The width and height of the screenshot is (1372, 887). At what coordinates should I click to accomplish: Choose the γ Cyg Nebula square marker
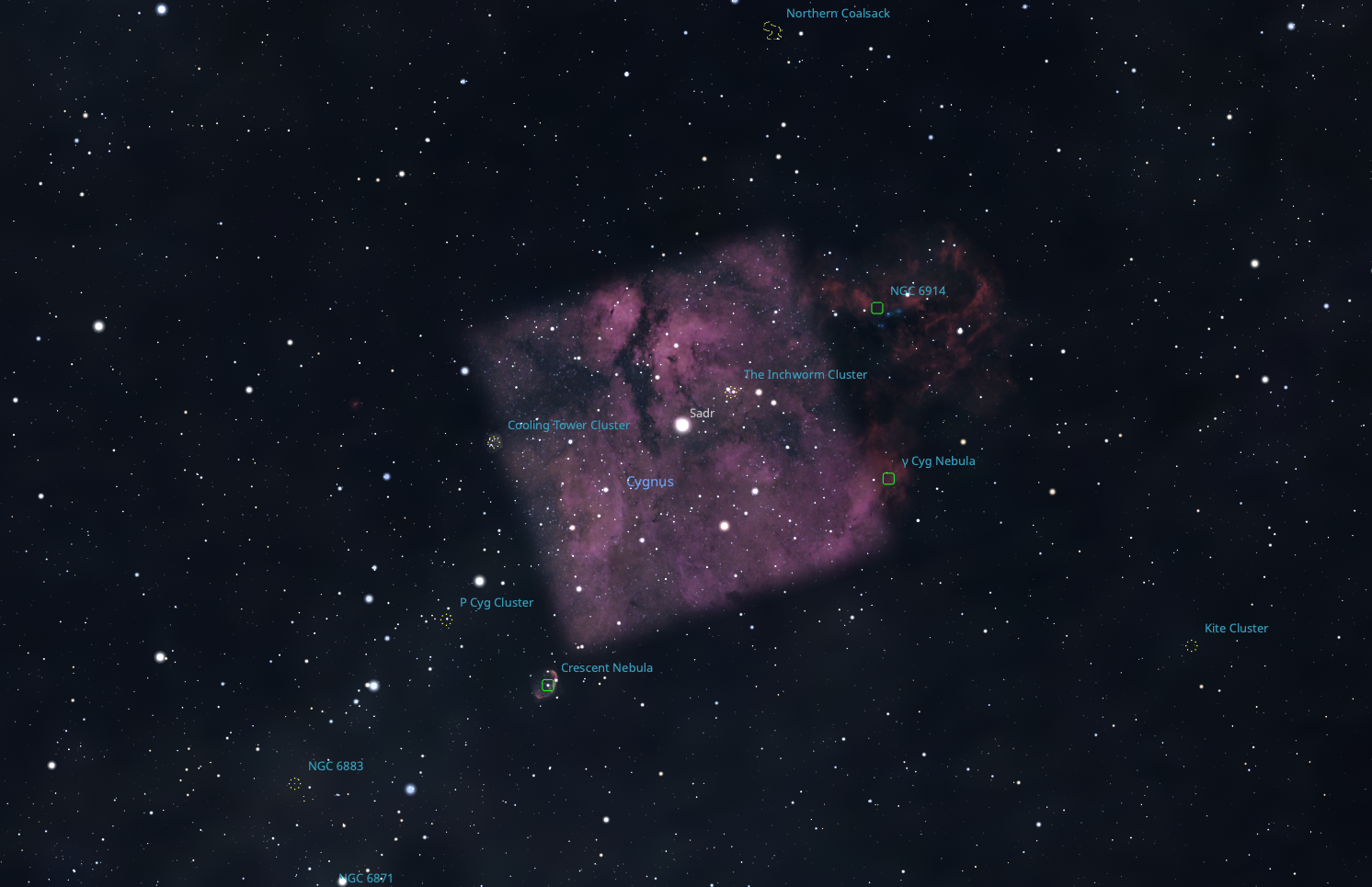888,478
